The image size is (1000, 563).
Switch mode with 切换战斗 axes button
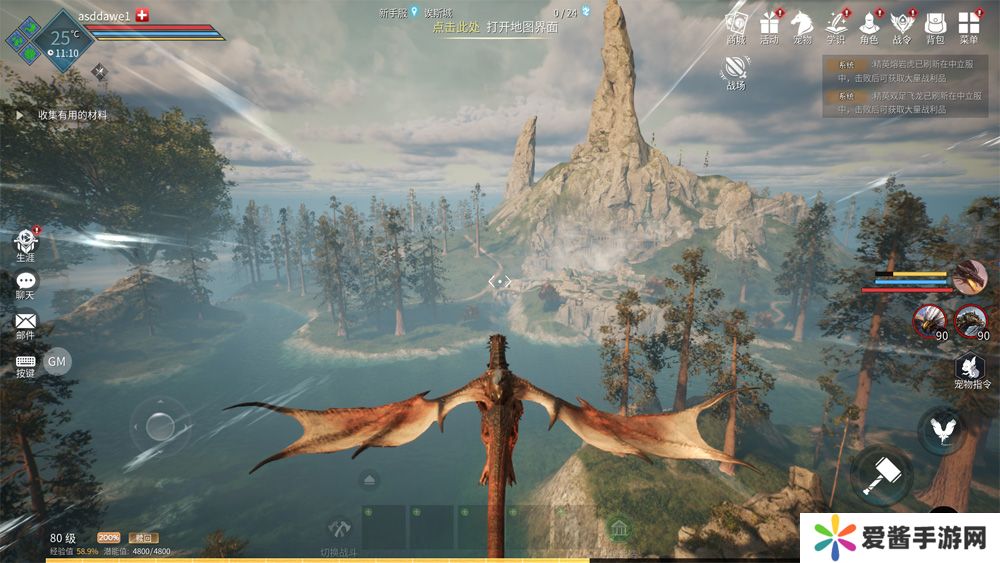341,530
